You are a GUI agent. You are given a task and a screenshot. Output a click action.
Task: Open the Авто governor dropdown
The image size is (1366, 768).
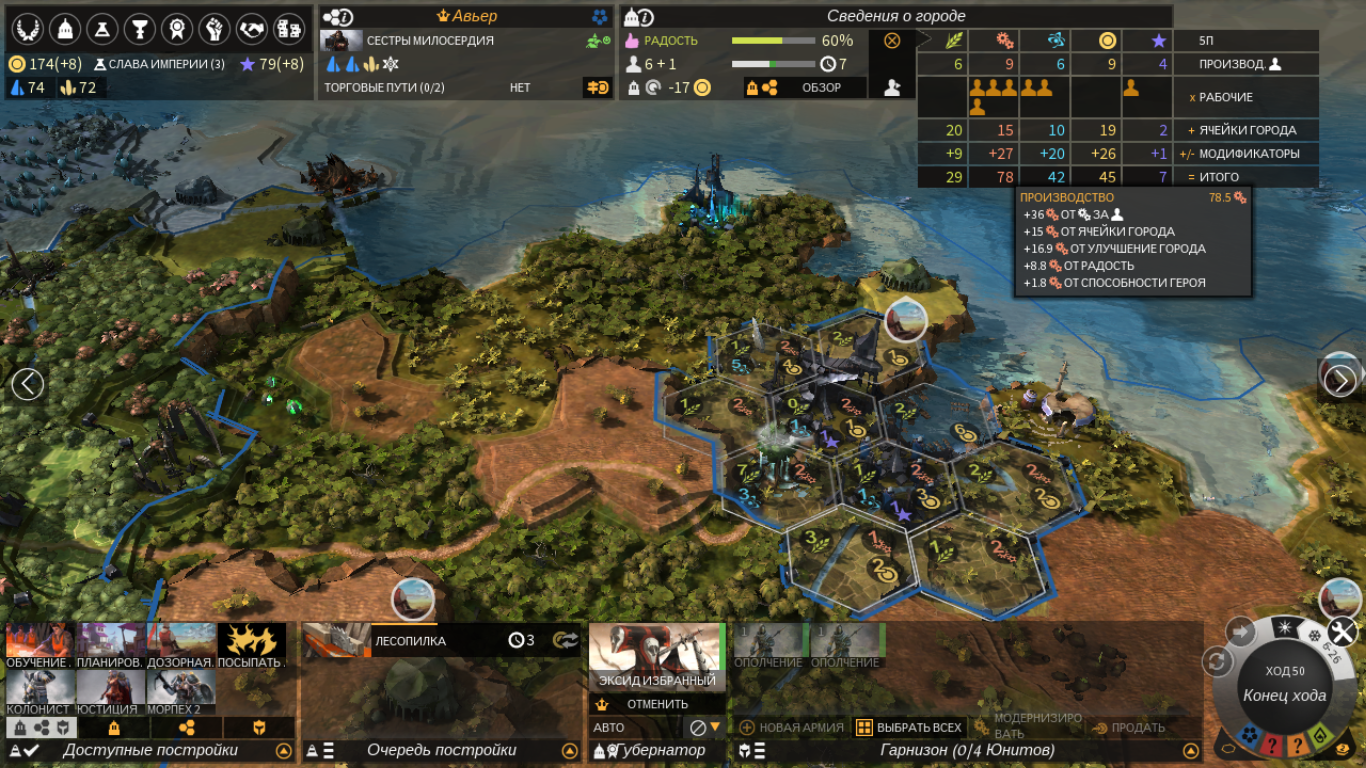point(715,727)
